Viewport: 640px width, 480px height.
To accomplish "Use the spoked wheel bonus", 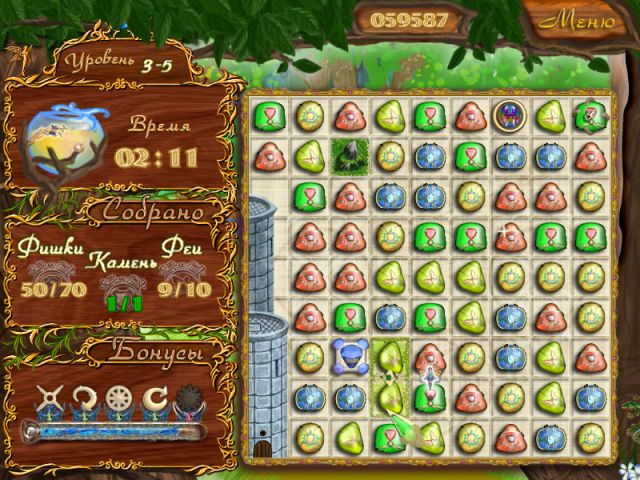I will point(119,401).
